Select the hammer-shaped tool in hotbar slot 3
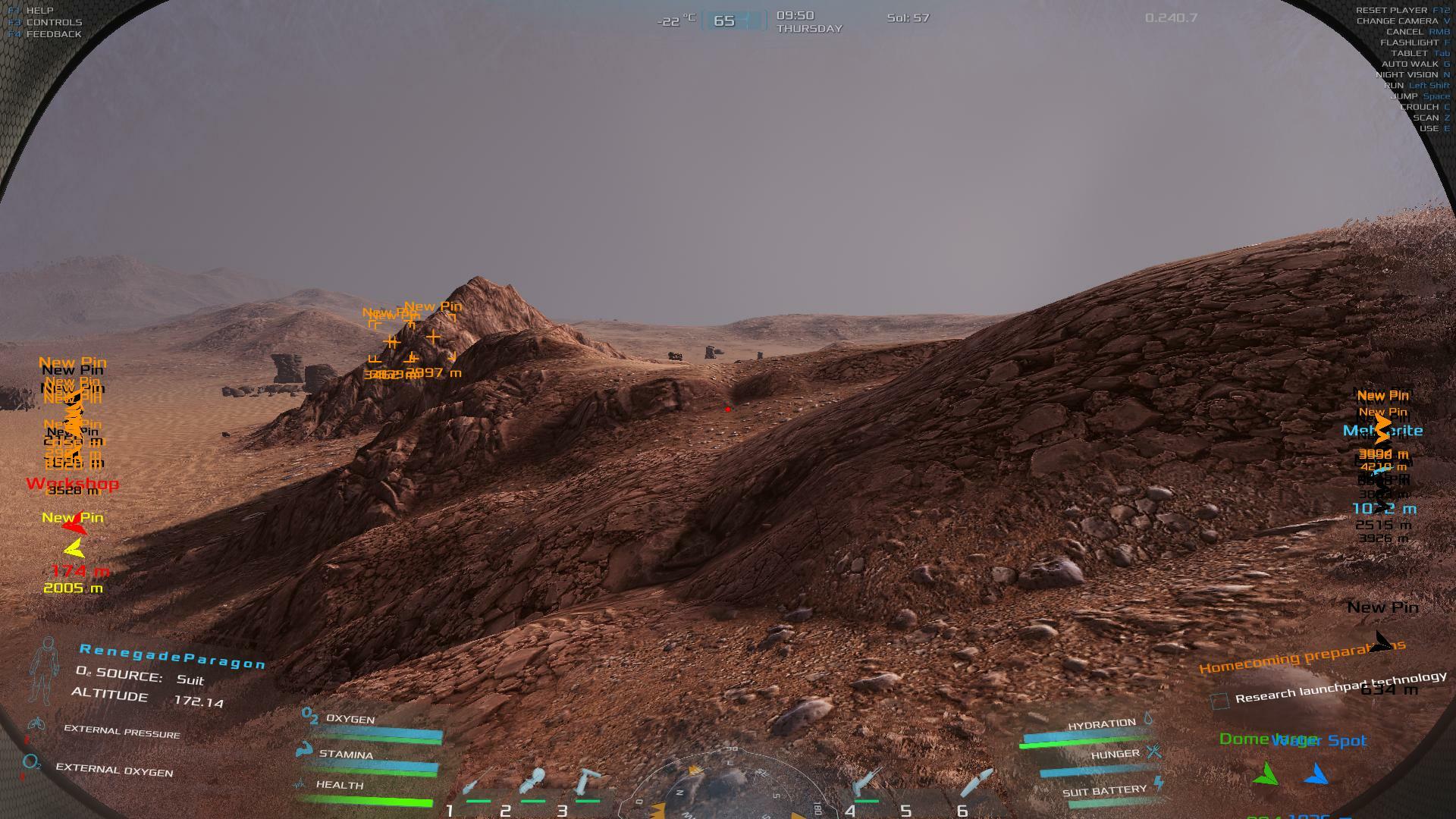 pyautogui.click(x=587, y=783)
